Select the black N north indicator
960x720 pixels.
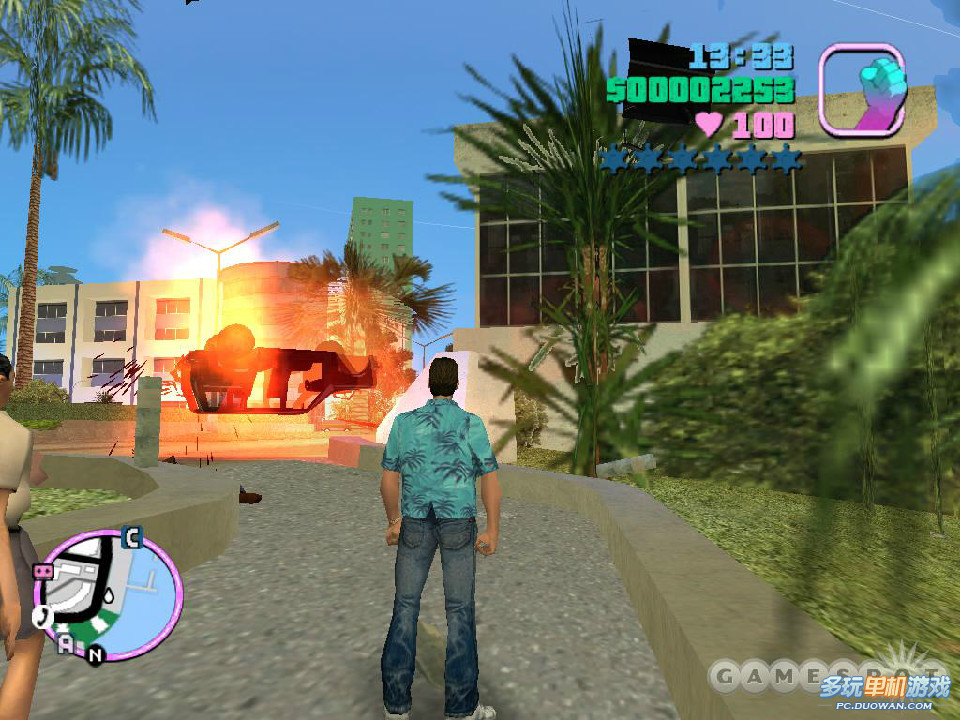pos(95,656)
